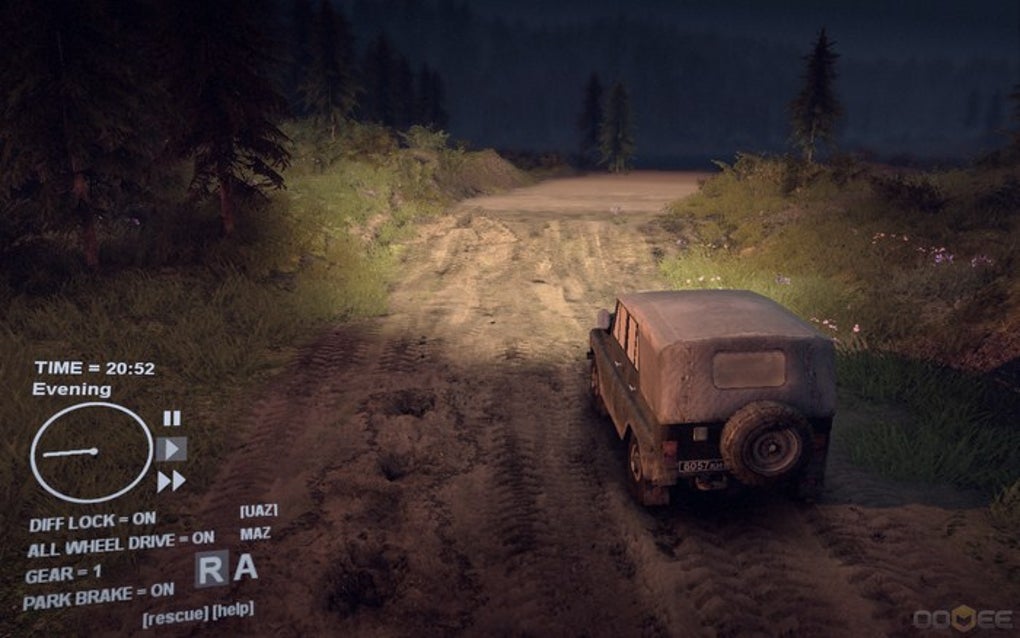
Task: Select the UAZ vehicle
Action: (258, 511)
